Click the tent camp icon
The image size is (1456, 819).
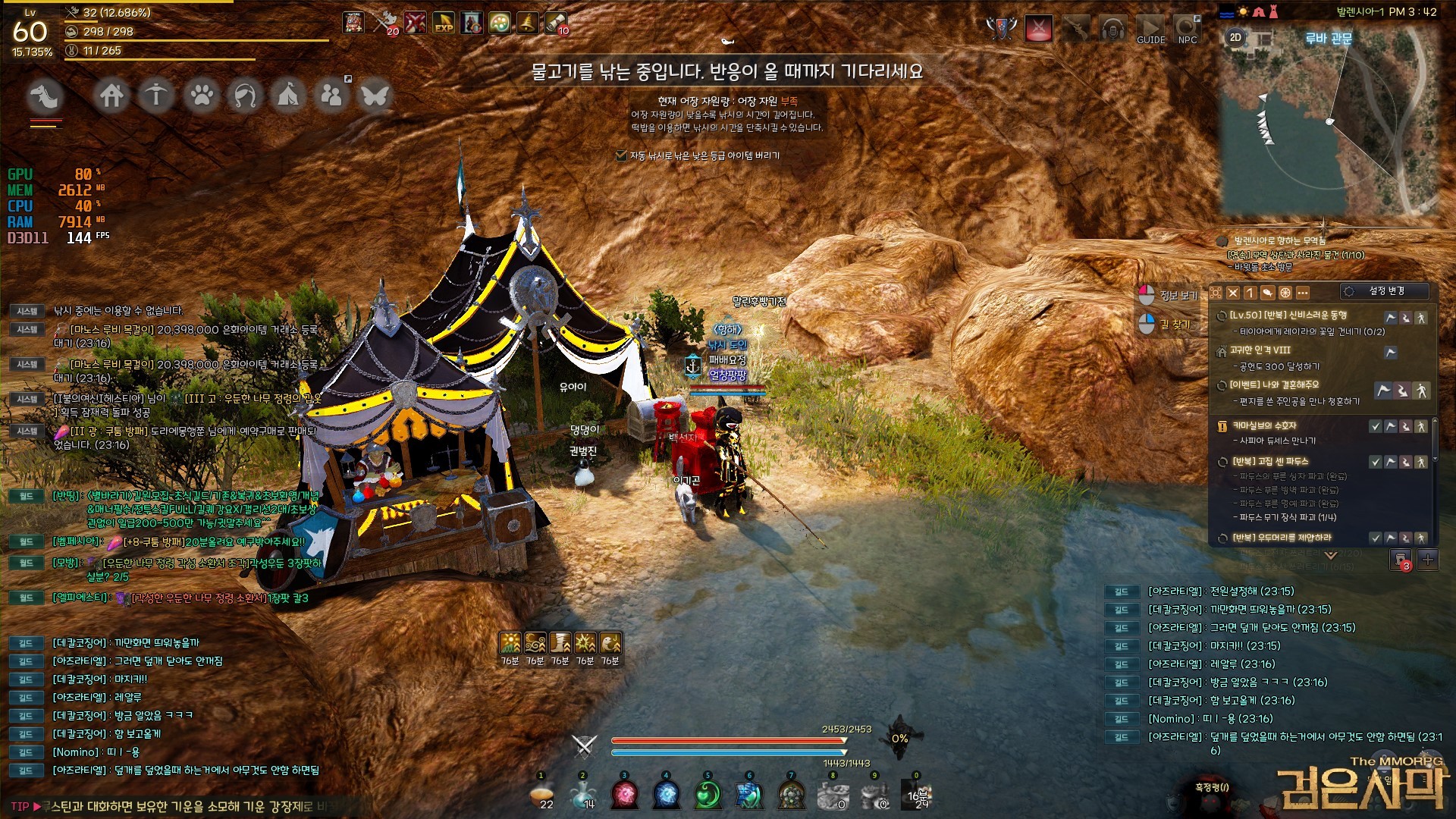[288, 96]
